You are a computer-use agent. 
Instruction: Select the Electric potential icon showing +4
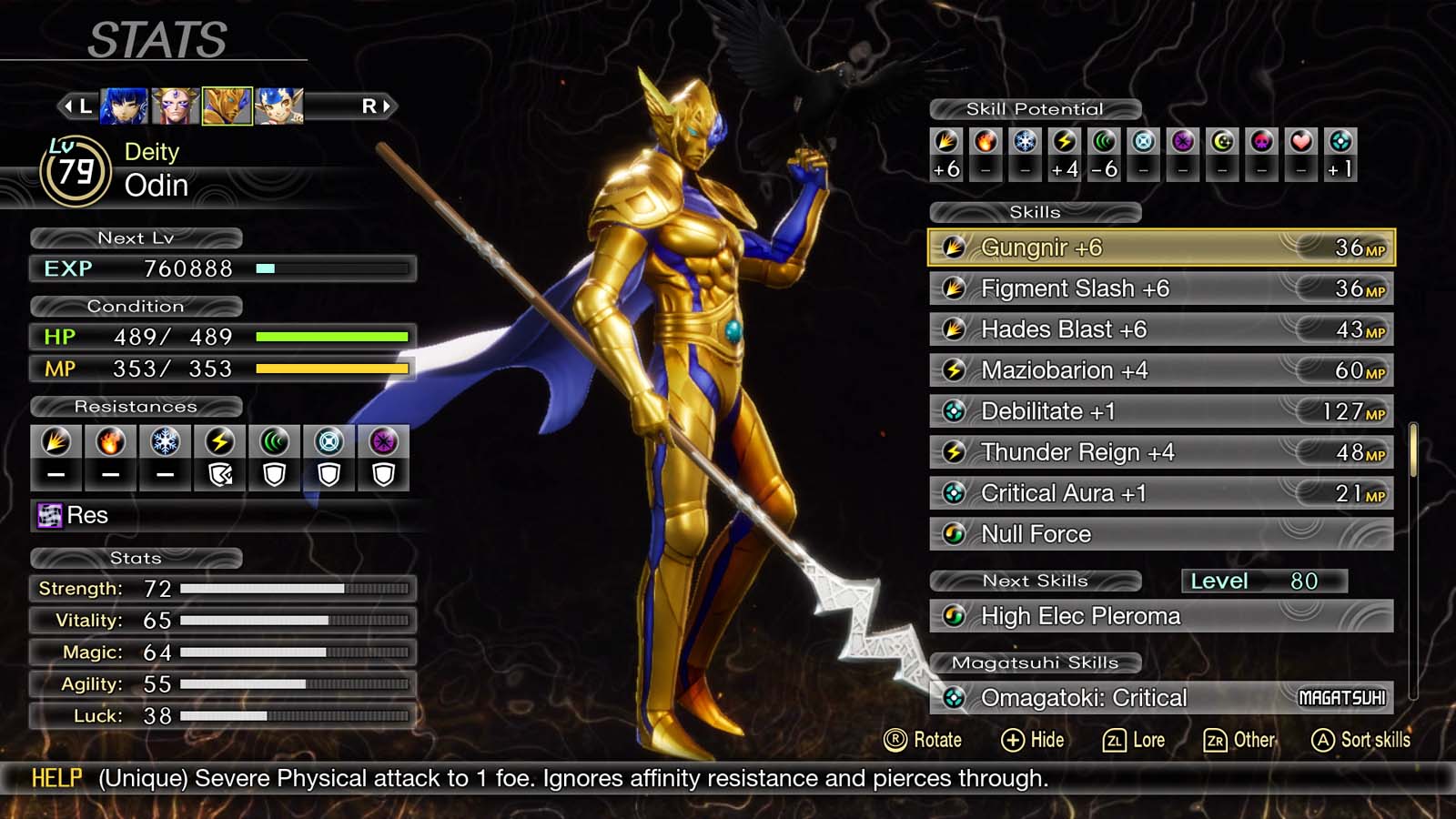[x=1064, y=141]
